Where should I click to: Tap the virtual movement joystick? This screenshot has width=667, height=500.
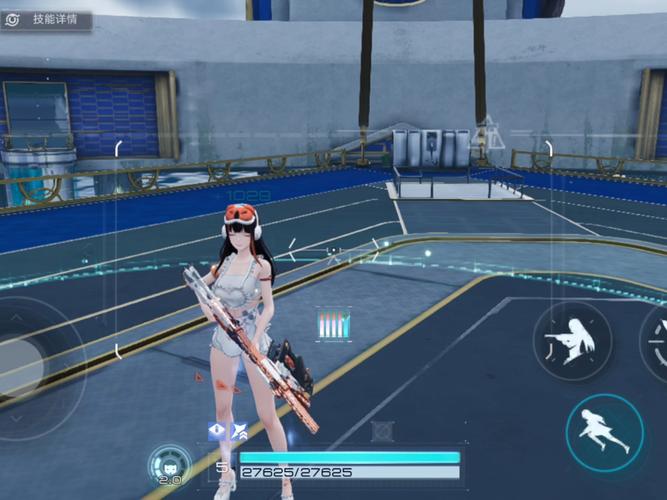tap(22, 367)
